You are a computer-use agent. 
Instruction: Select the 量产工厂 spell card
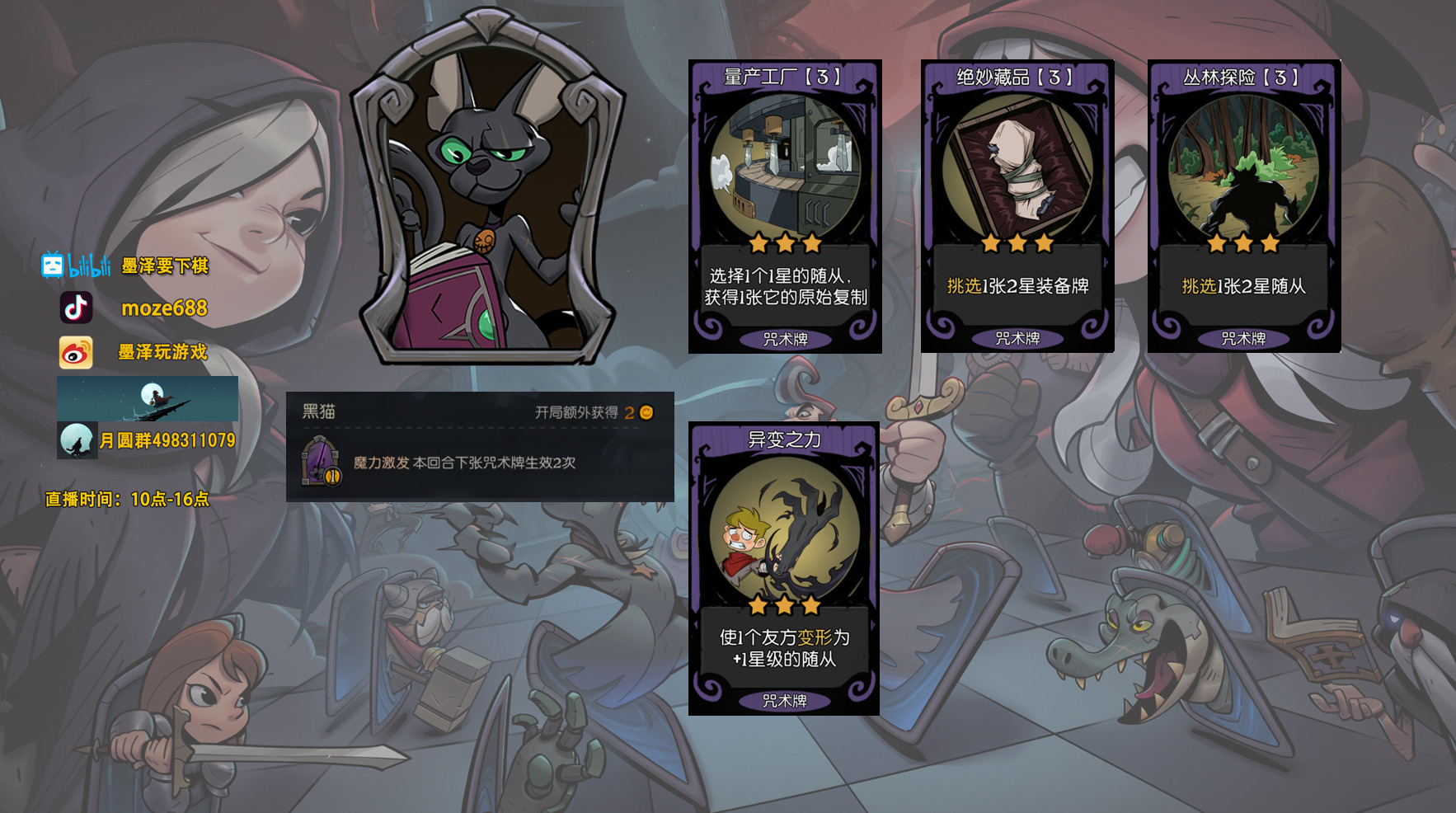[x=785, y=206]
